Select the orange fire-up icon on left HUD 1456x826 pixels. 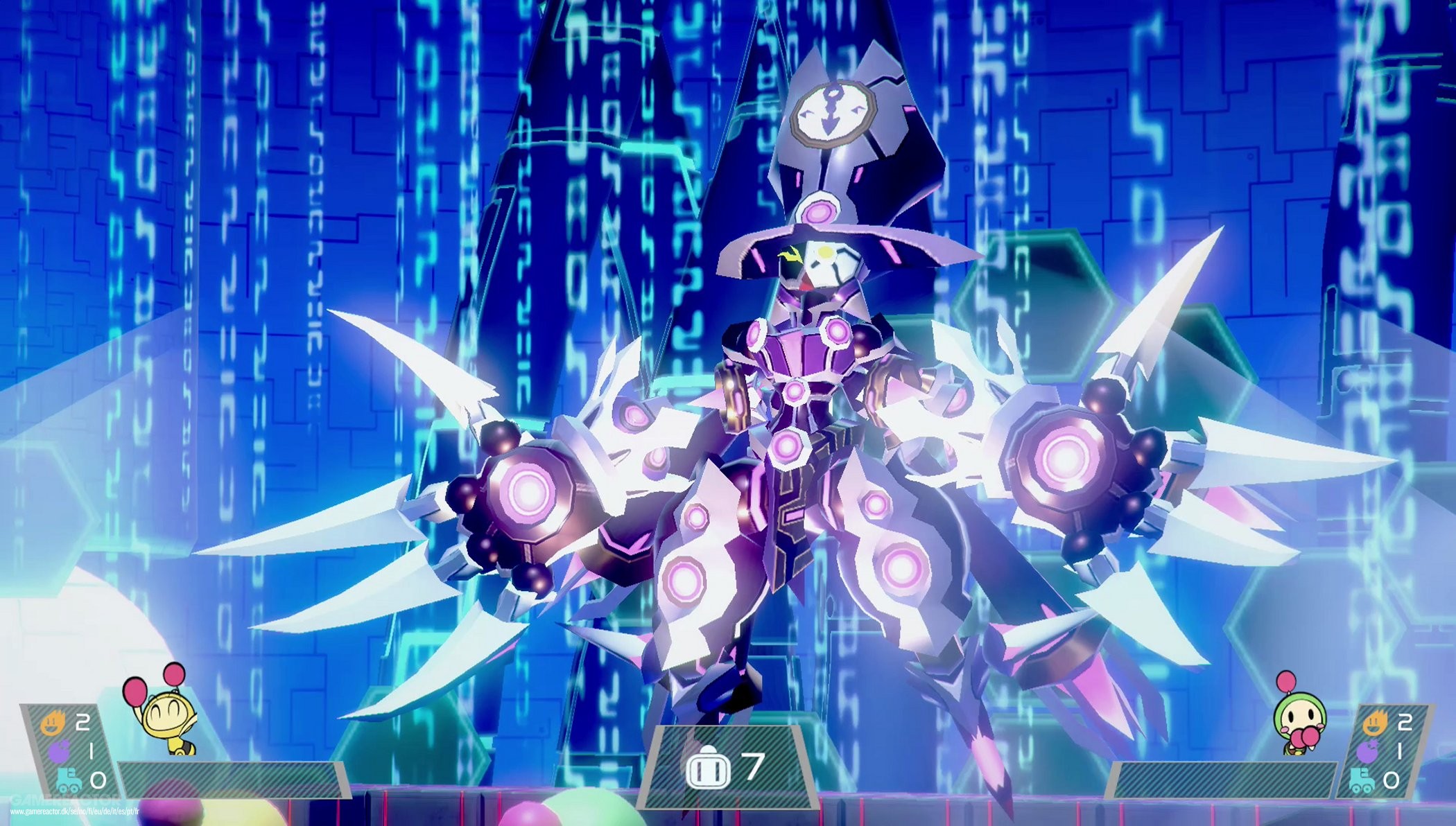point(53,722)
